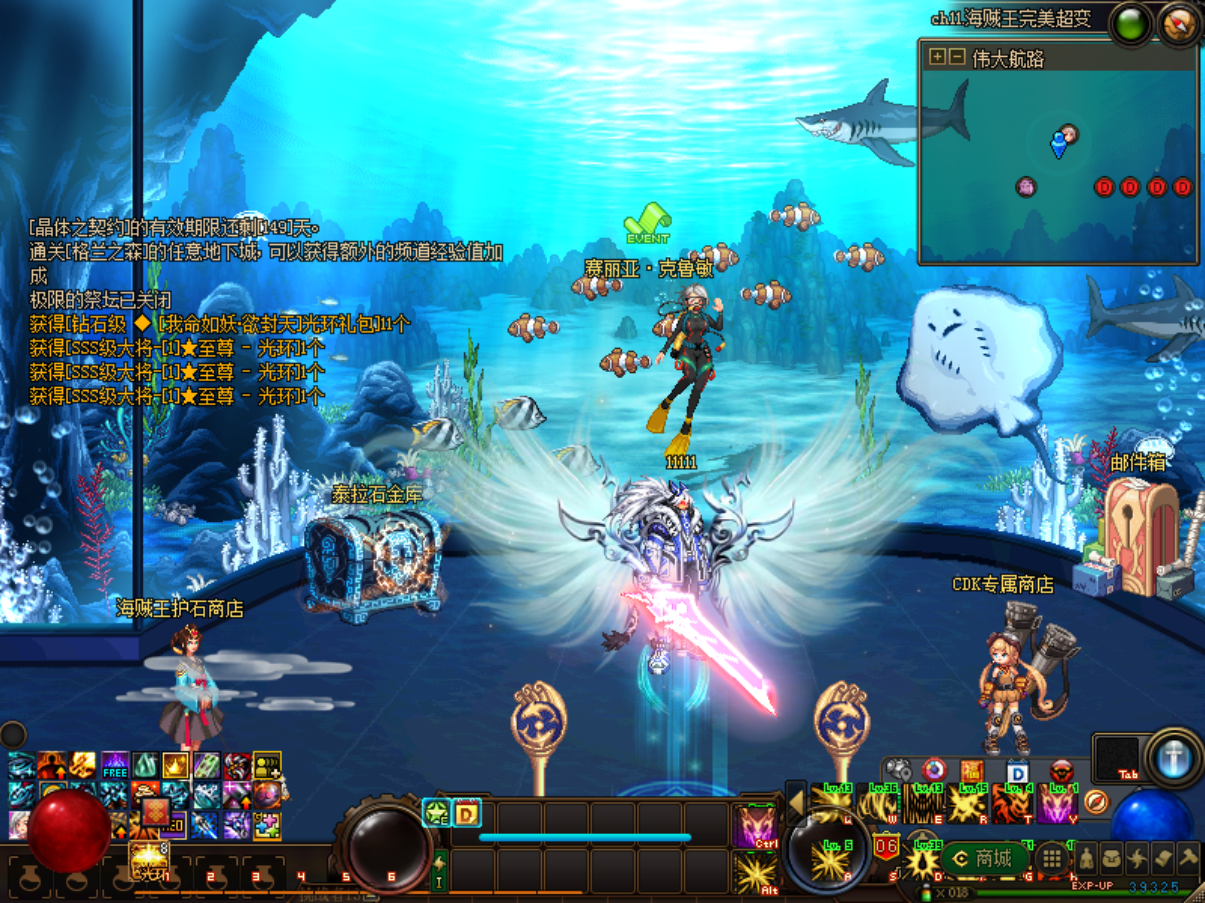1205x903 pixels.
Task: Click the FREE purple buff icon
Action: pos(115,767)
